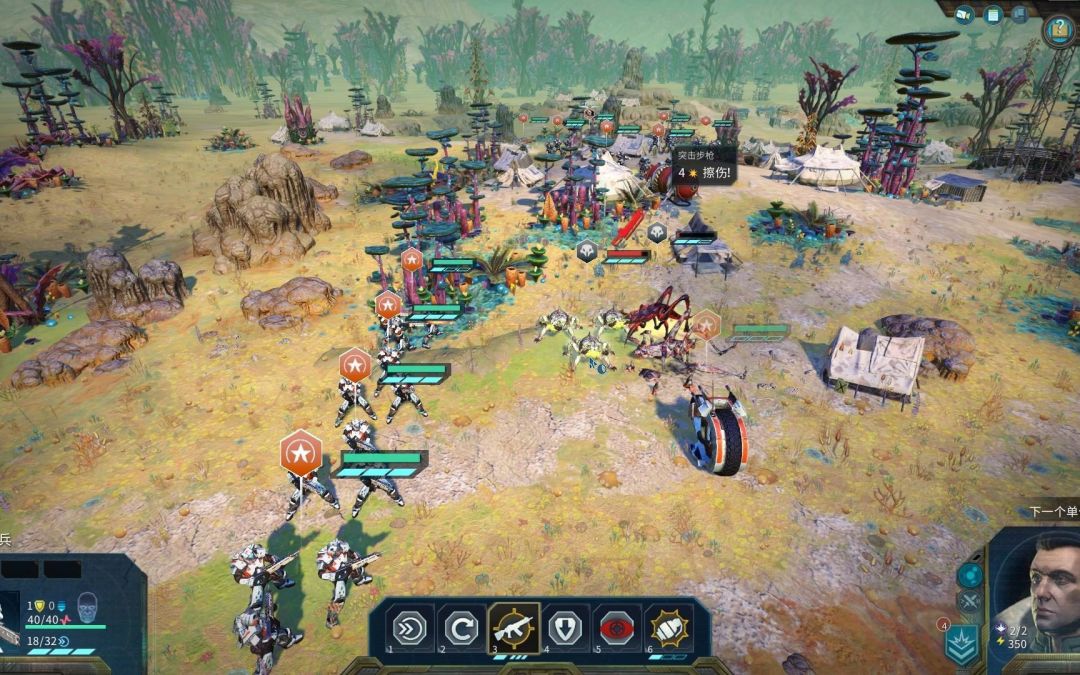The height and width of the screenshot is (675, 1080).
Task: Click the greyed-out panel icon at top
Action: pos(1022,14)
